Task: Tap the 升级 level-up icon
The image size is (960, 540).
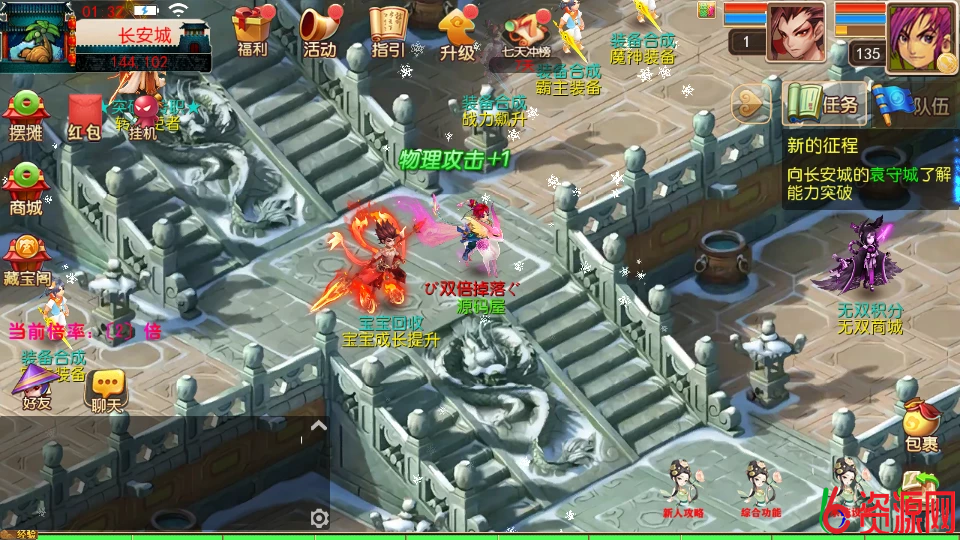Action: click(457, 30)
